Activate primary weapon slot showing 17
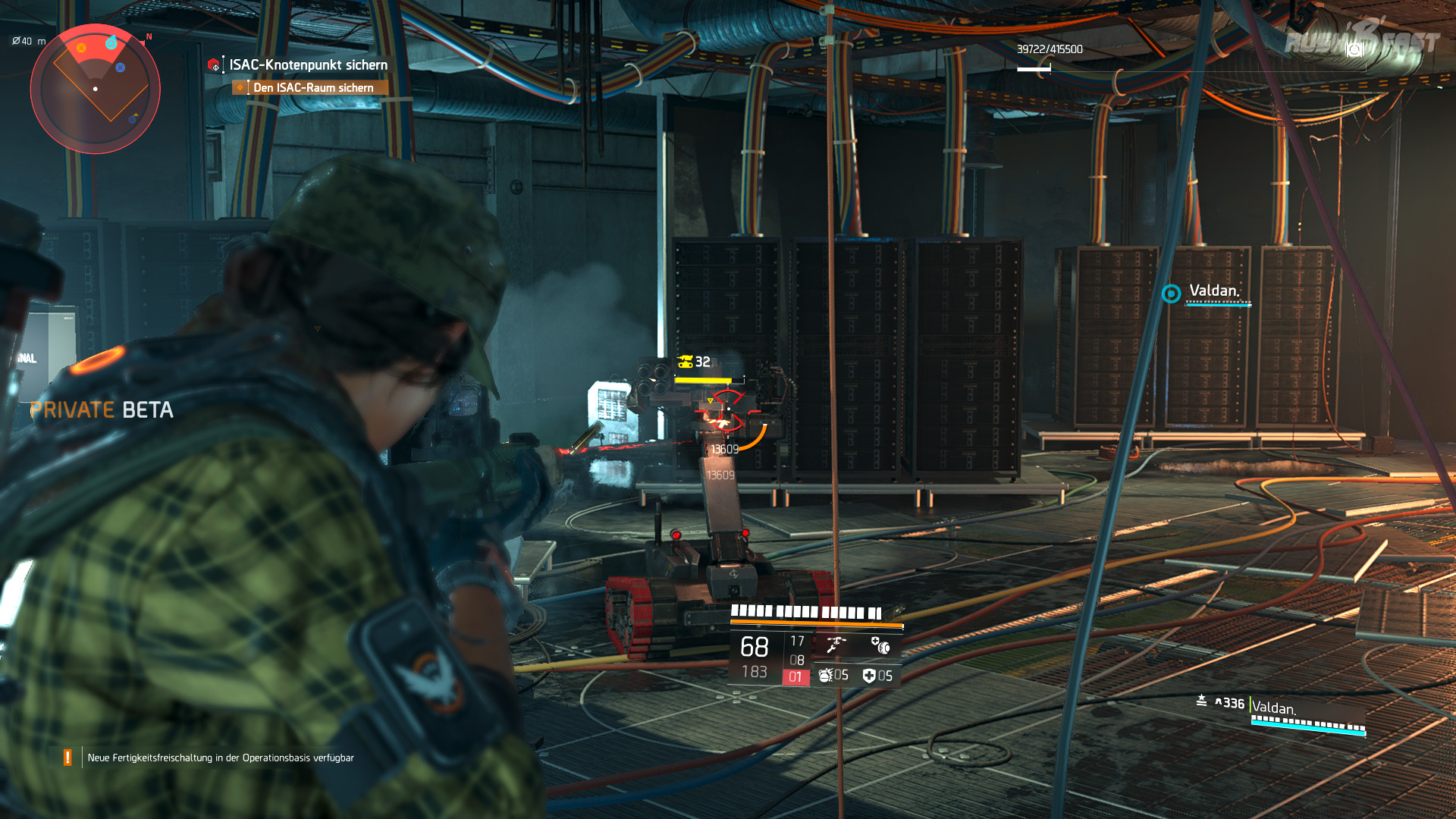 797,640
